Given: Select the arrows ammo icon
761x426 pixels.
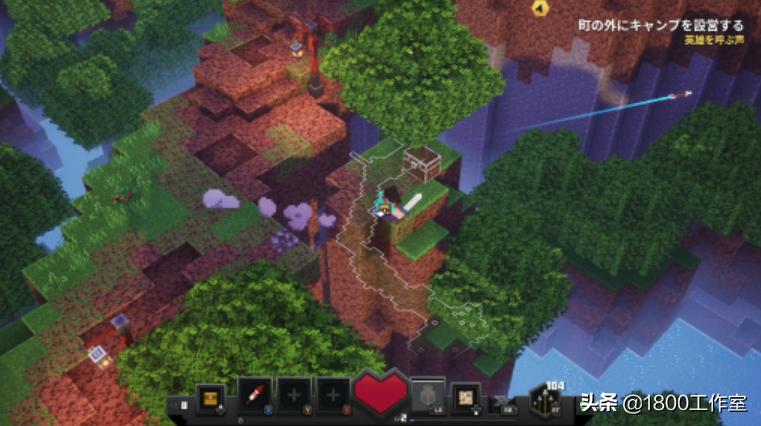Looking at the screenshot, I should pyautogui.click(x=551, y=398).
